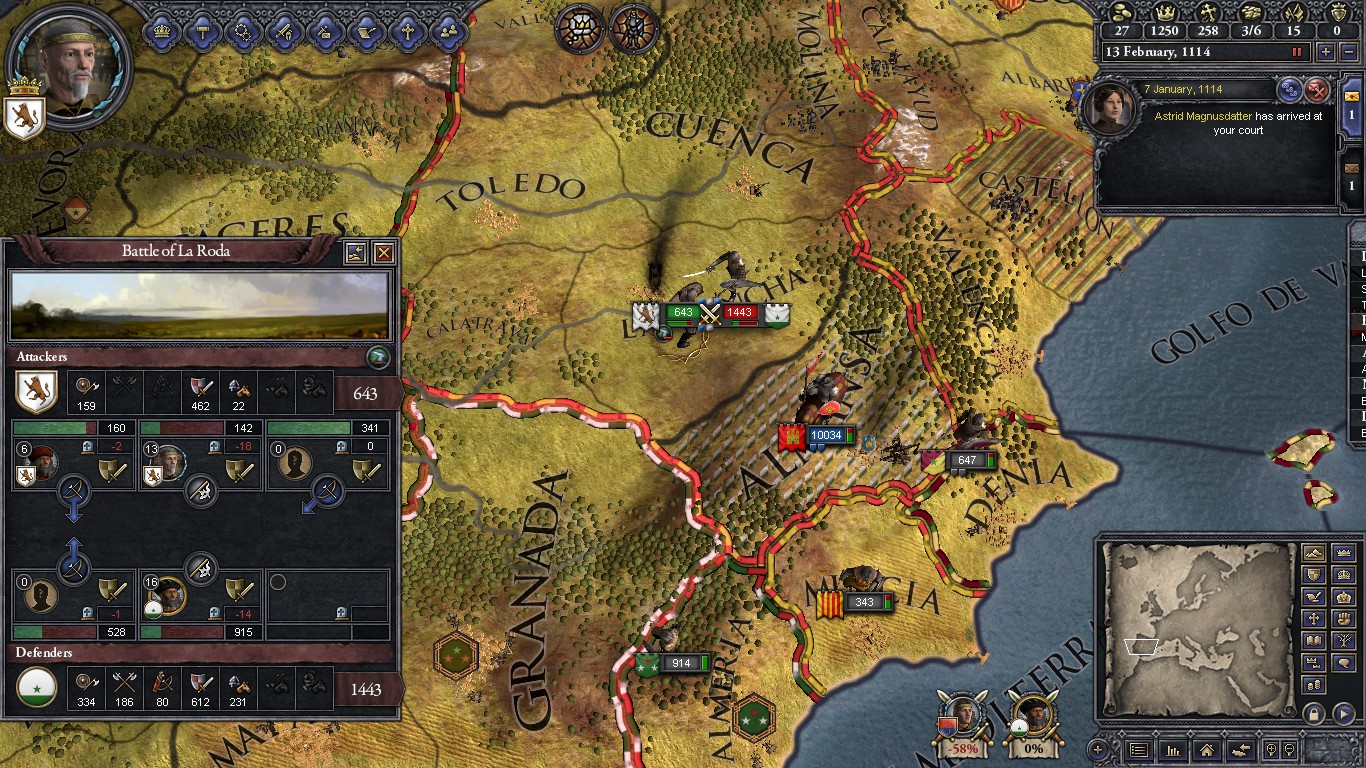
Task: Switch to the terrain map mode
Action: (x=1314, y=553)
